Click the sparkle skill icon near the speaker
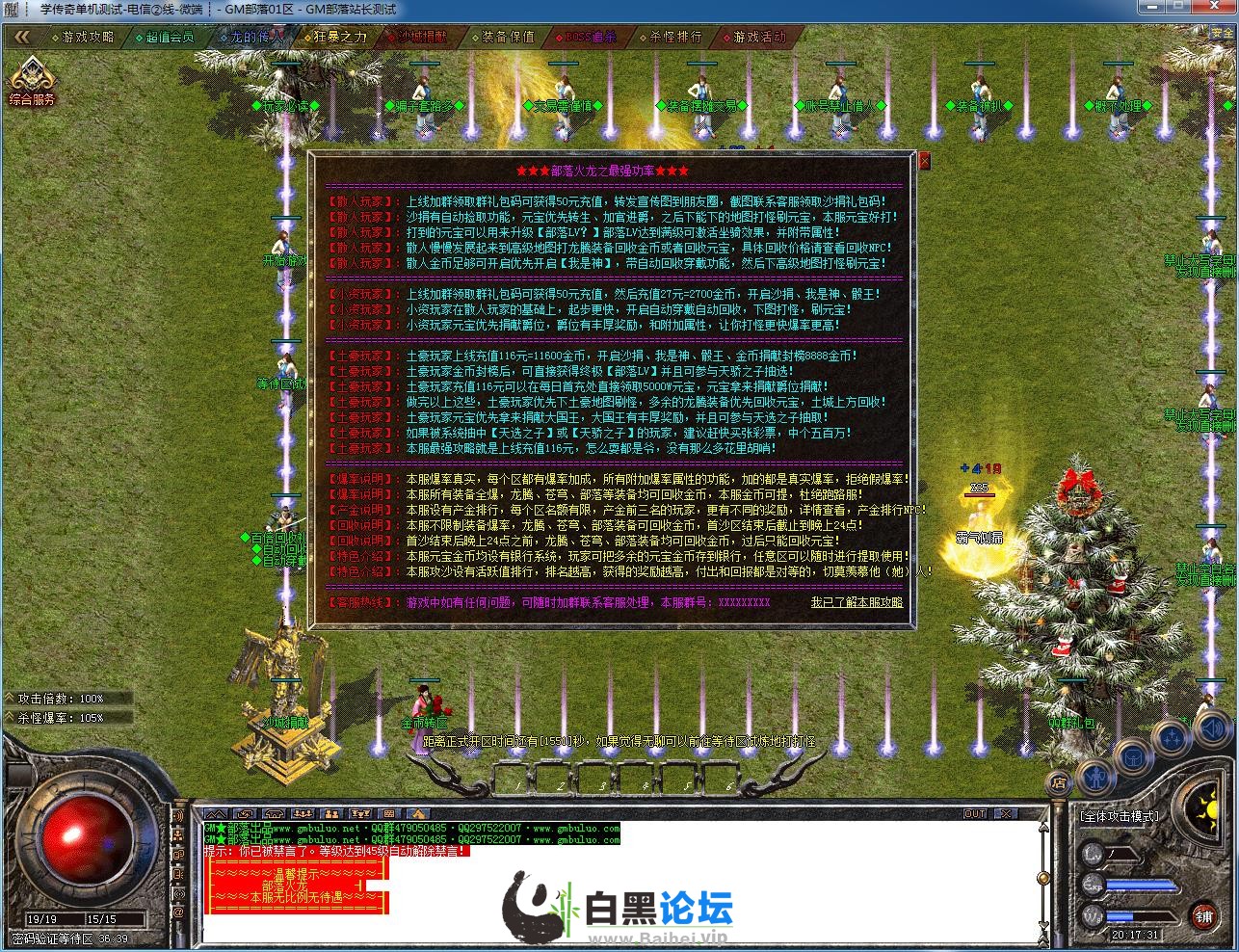 pos(1172,737)
